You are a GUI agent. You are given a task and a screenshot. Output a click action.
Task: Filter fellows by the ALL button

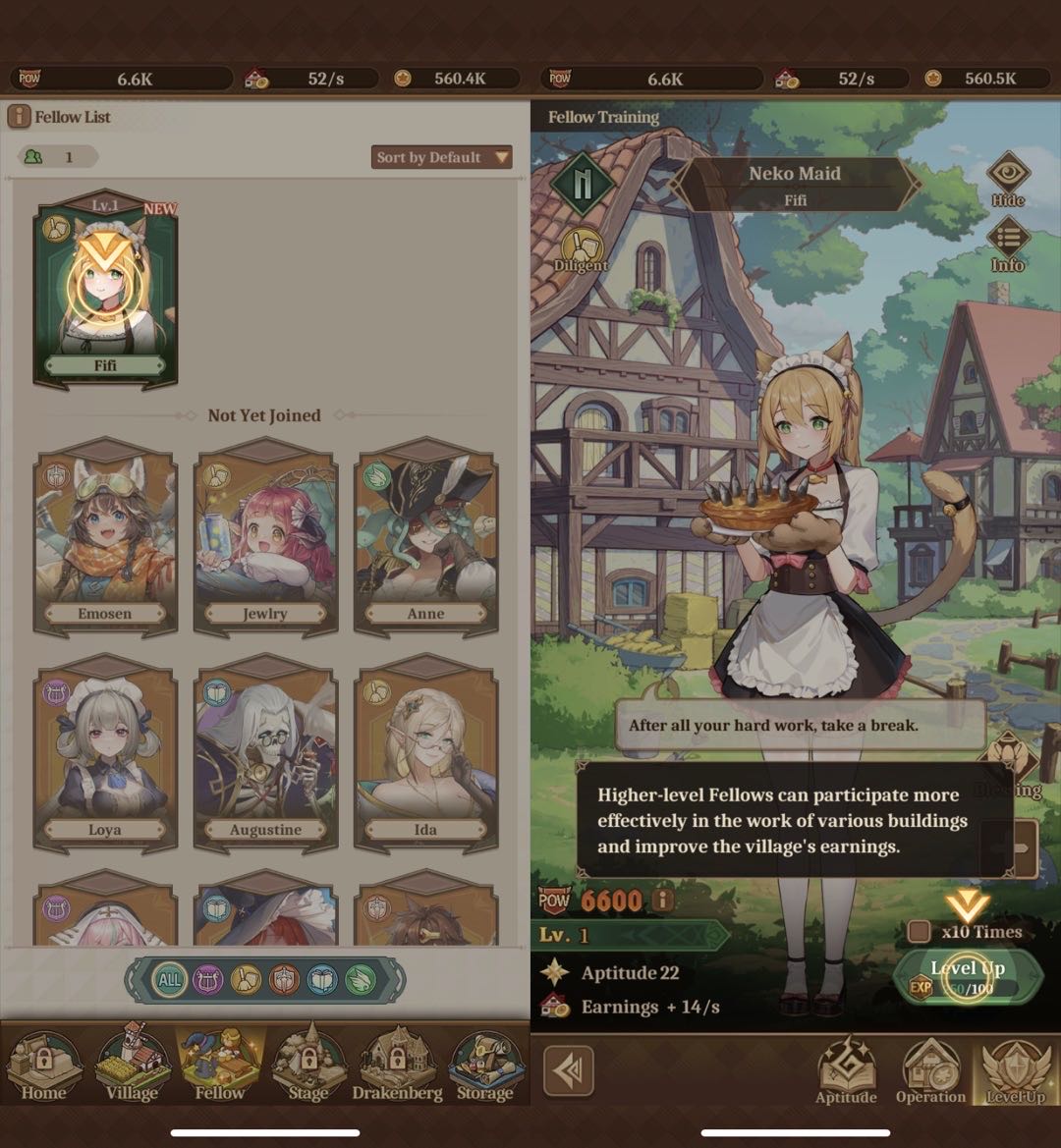pyautogui.click(x=170, y=979)
